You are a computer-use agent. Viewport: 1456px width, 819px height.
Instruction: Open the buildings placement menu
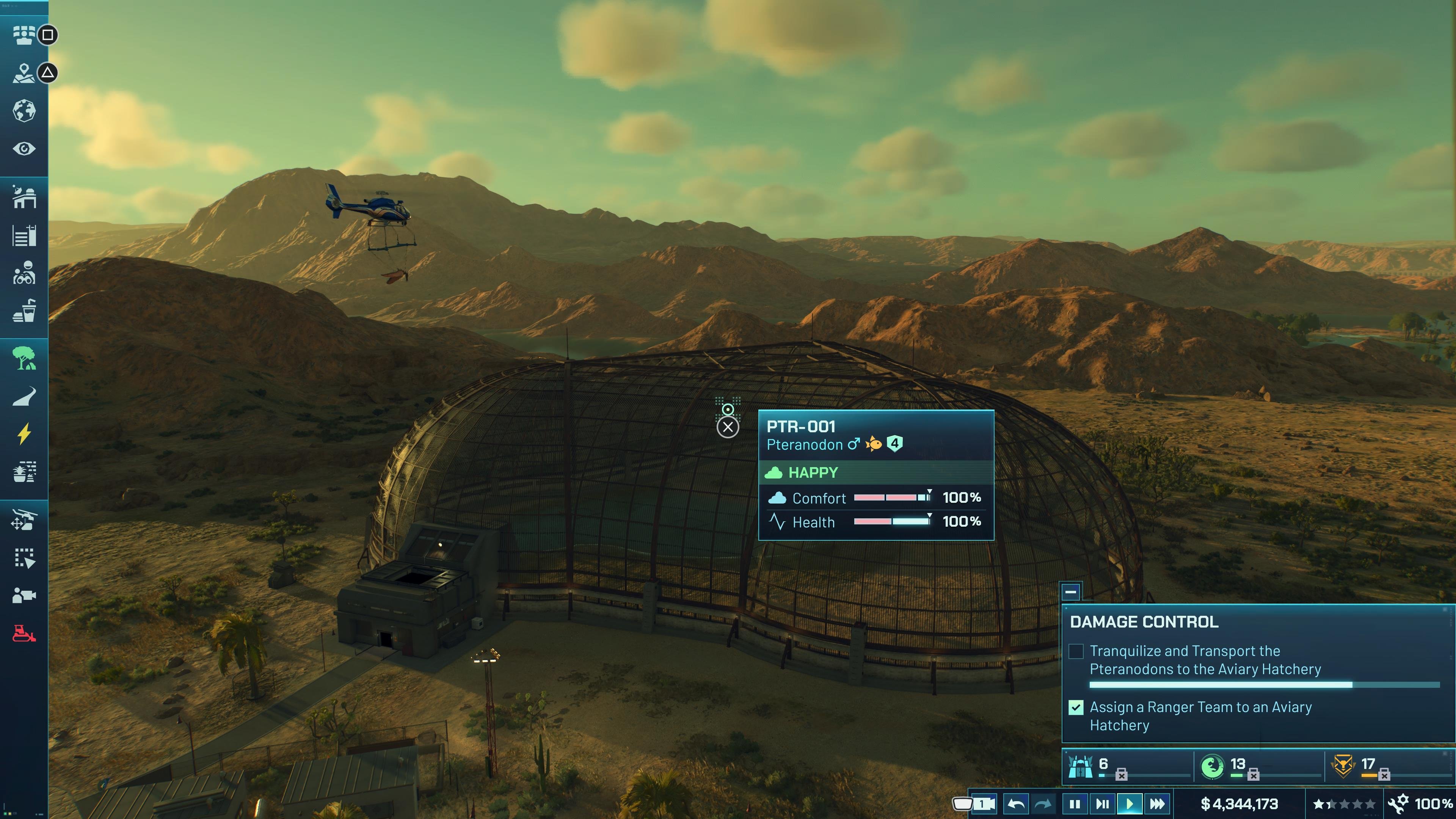click(x=25, y=197)
